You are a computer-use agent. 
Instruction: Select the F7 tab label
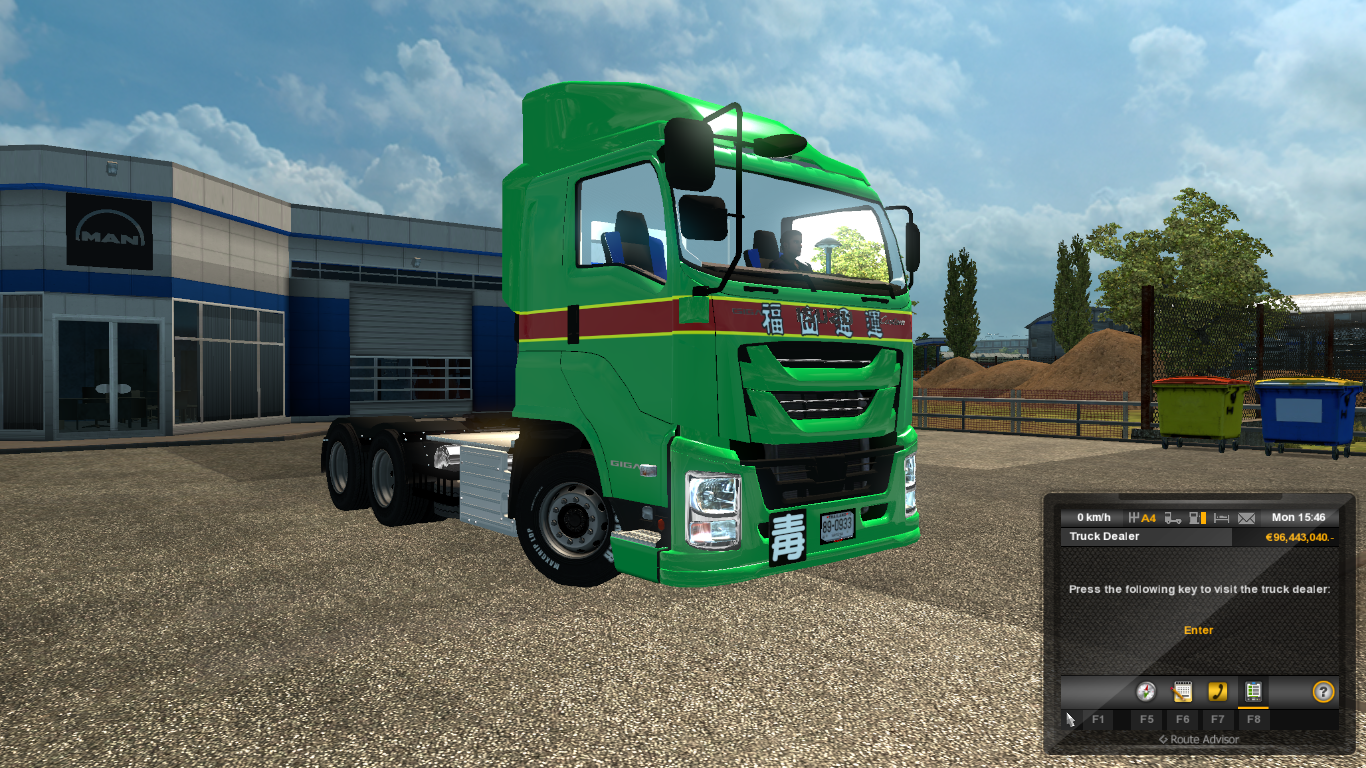pyautogui.click(x=1217, y=719)
